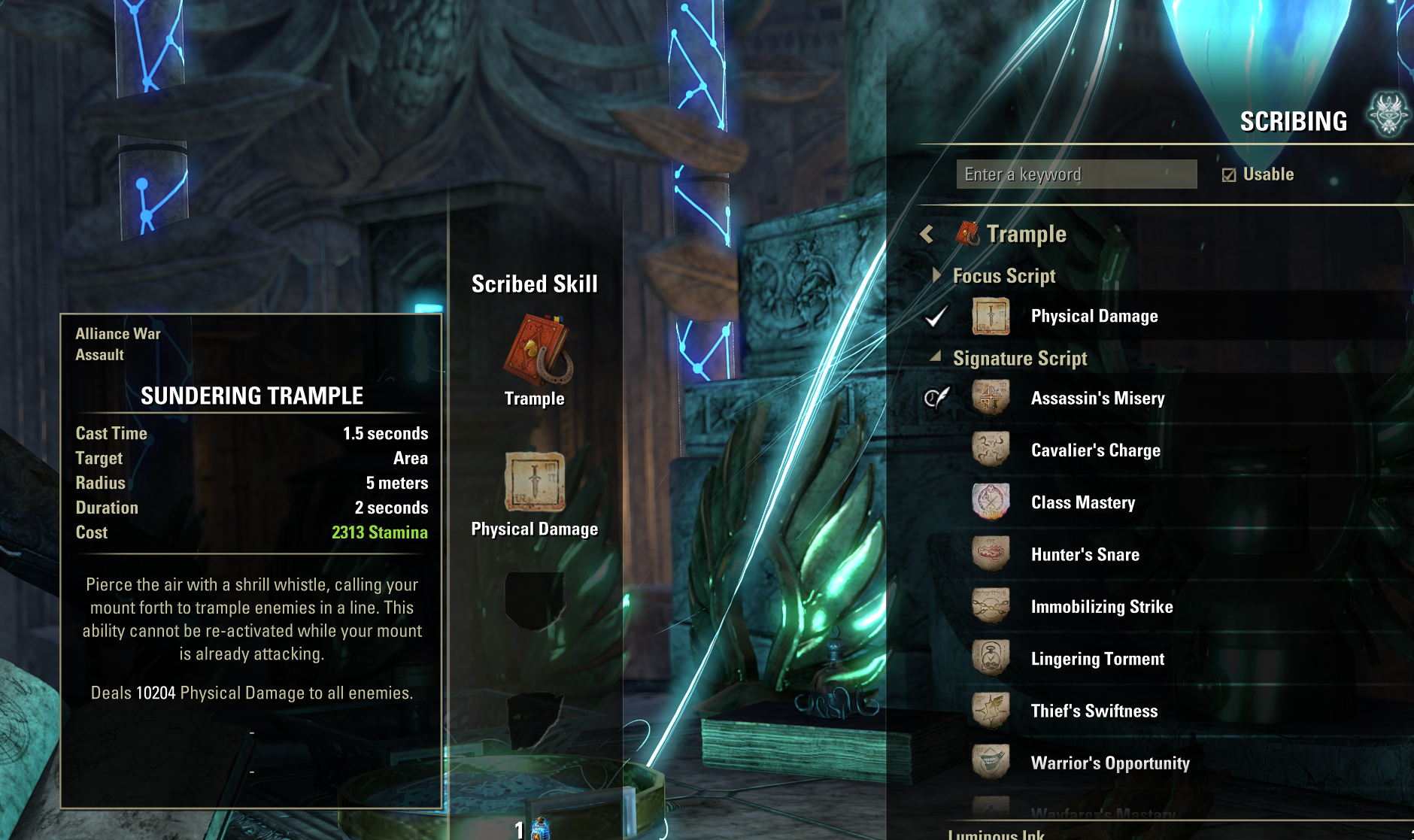Image resolution: width=1414 pixels, height=840 pixels.
Task: Select Cavalier's Charge signature script
Action: coord(1095,450)
